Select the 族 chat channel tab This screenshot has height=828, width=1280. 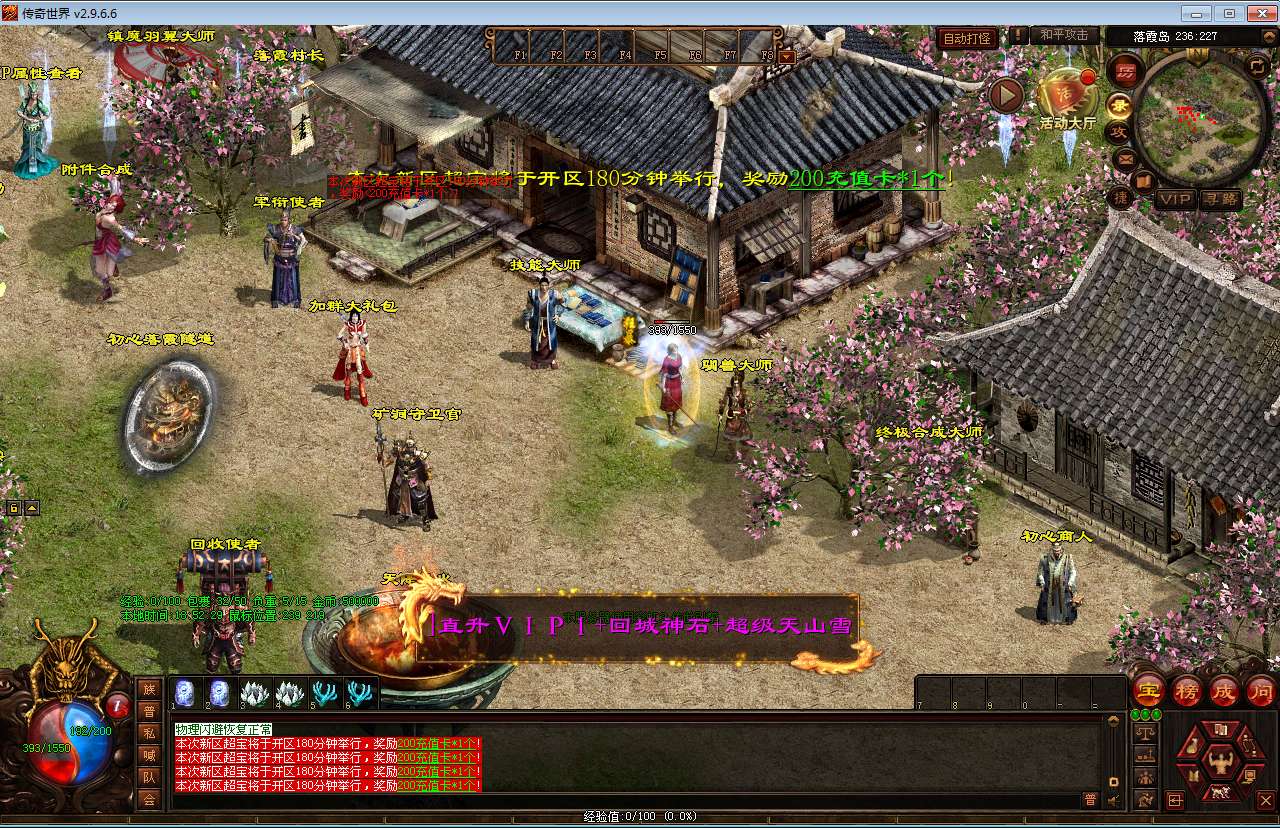click(149, 688)
